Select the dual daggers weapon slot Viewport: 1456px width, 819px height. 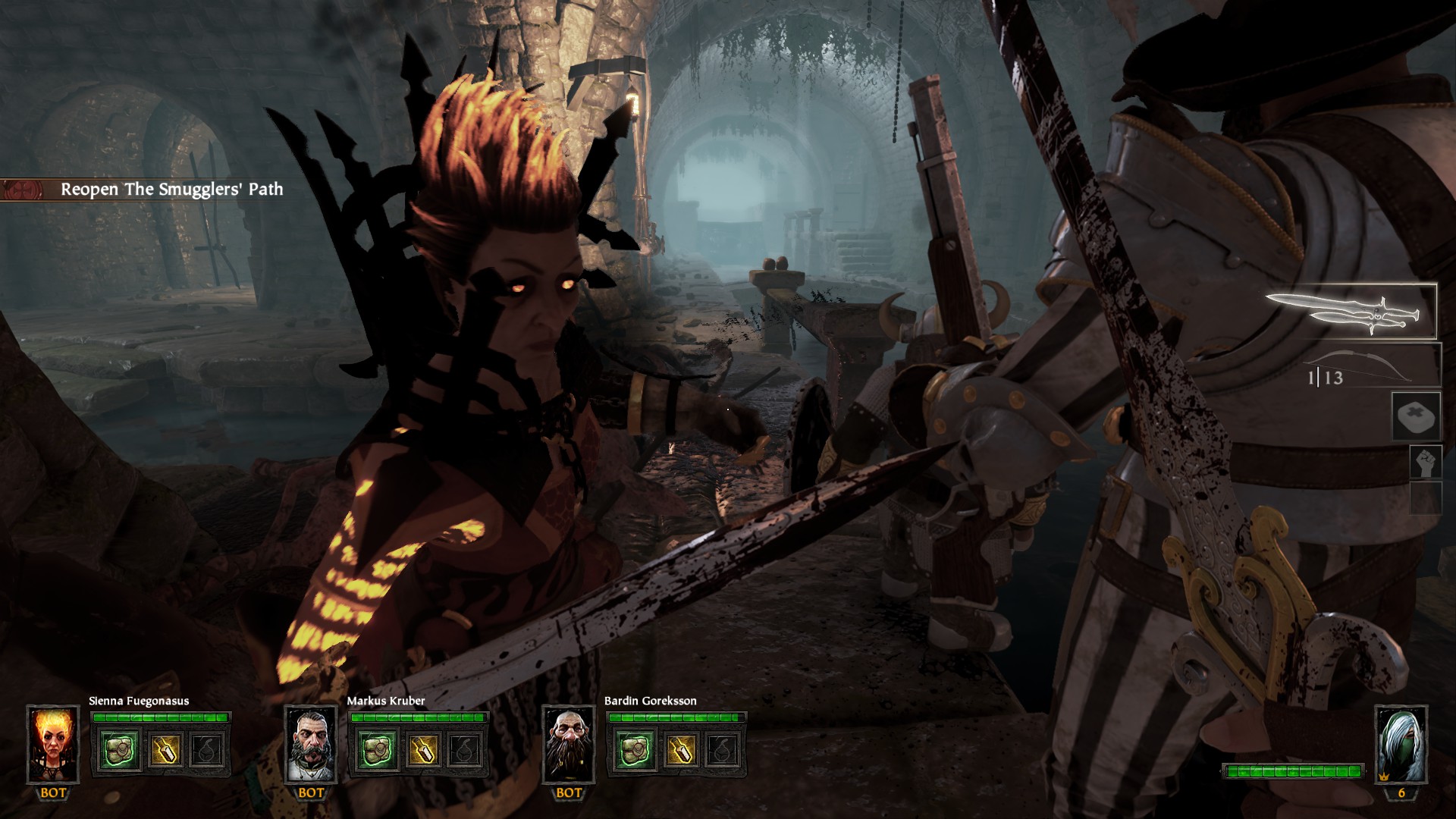1350,312
